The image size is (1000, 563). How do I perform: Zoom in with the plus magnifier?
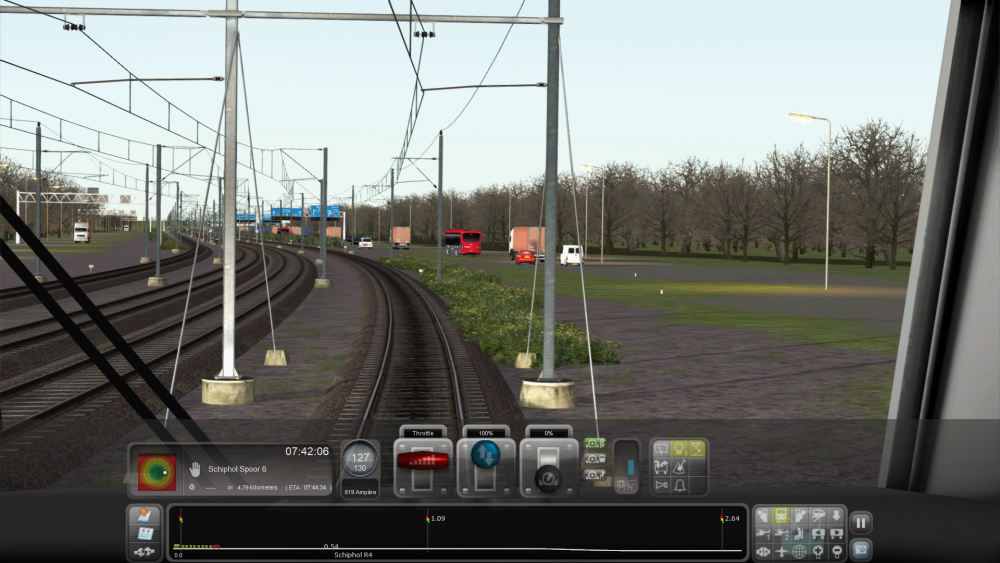[x=818, y=551]
